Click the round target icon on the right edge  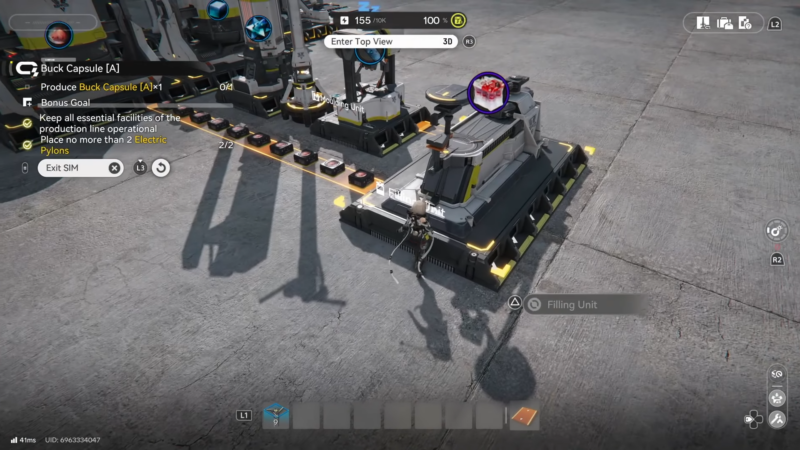tap(776, 231)
